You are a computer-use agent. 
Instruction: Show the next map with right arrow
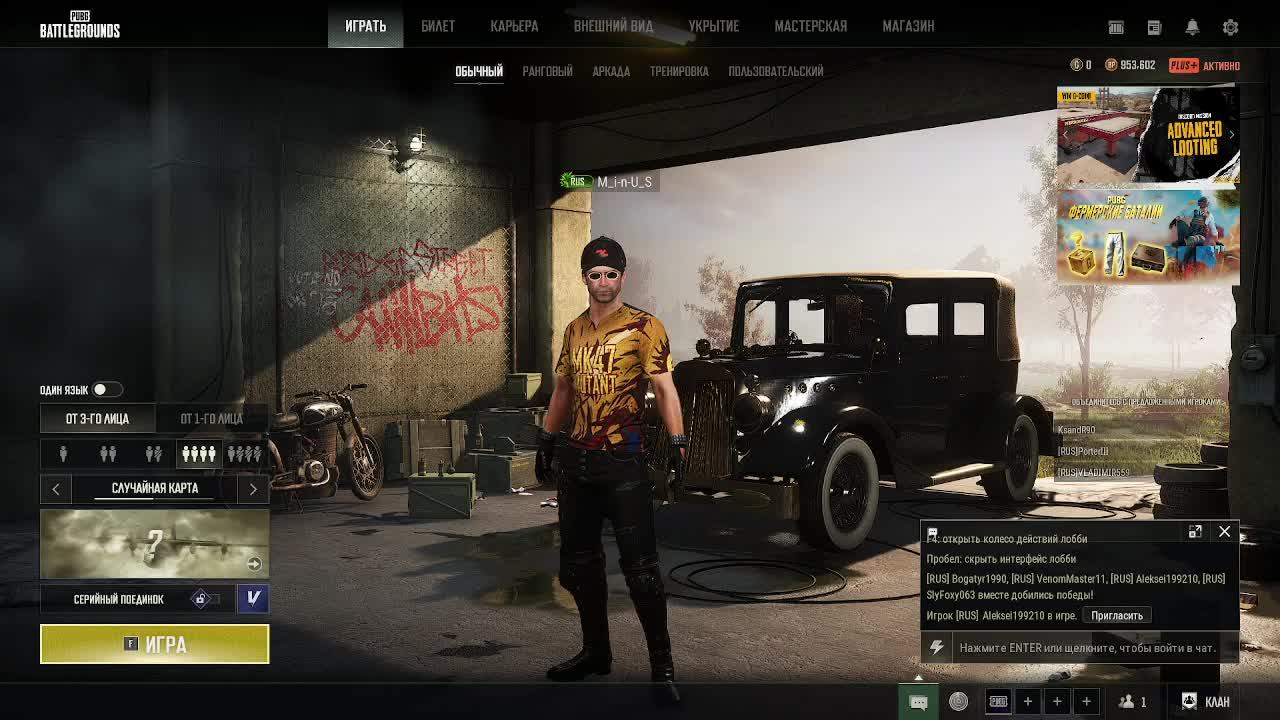(253, 488)
